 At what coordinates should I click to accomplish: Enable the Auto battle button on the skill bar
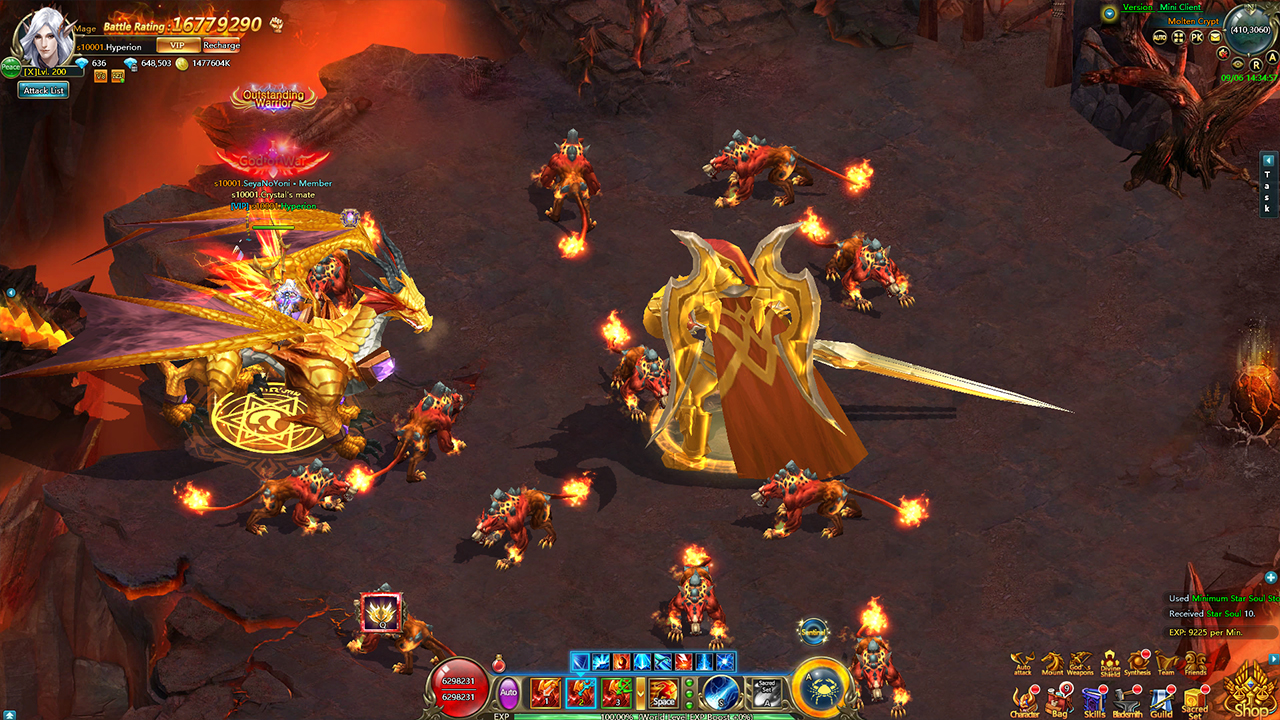pyautogui.click(x=509, y=692)
